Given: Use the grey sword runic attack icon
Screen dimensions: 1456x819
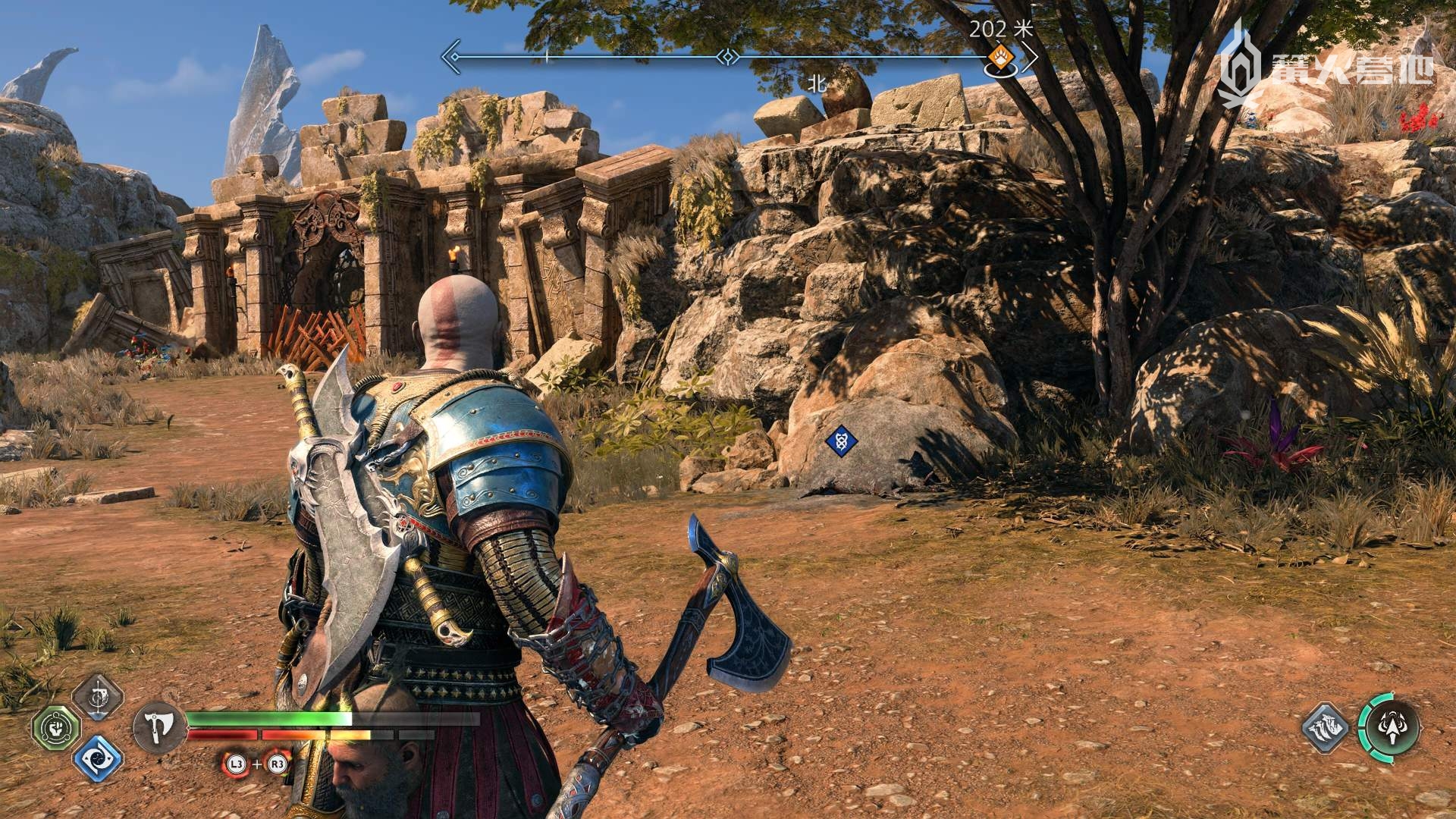Looking at the screenshot, I should [x=99, y=697].
